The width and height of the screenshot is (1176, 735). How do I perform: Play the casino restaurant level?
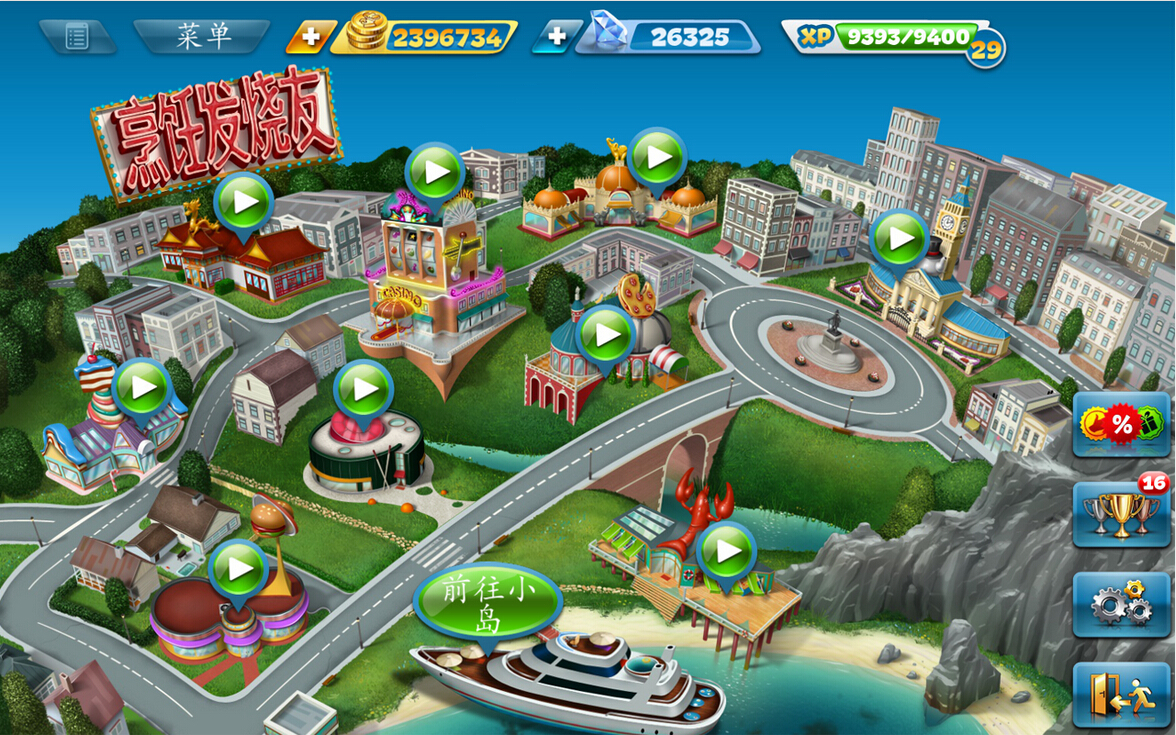[x=436, y=173]
